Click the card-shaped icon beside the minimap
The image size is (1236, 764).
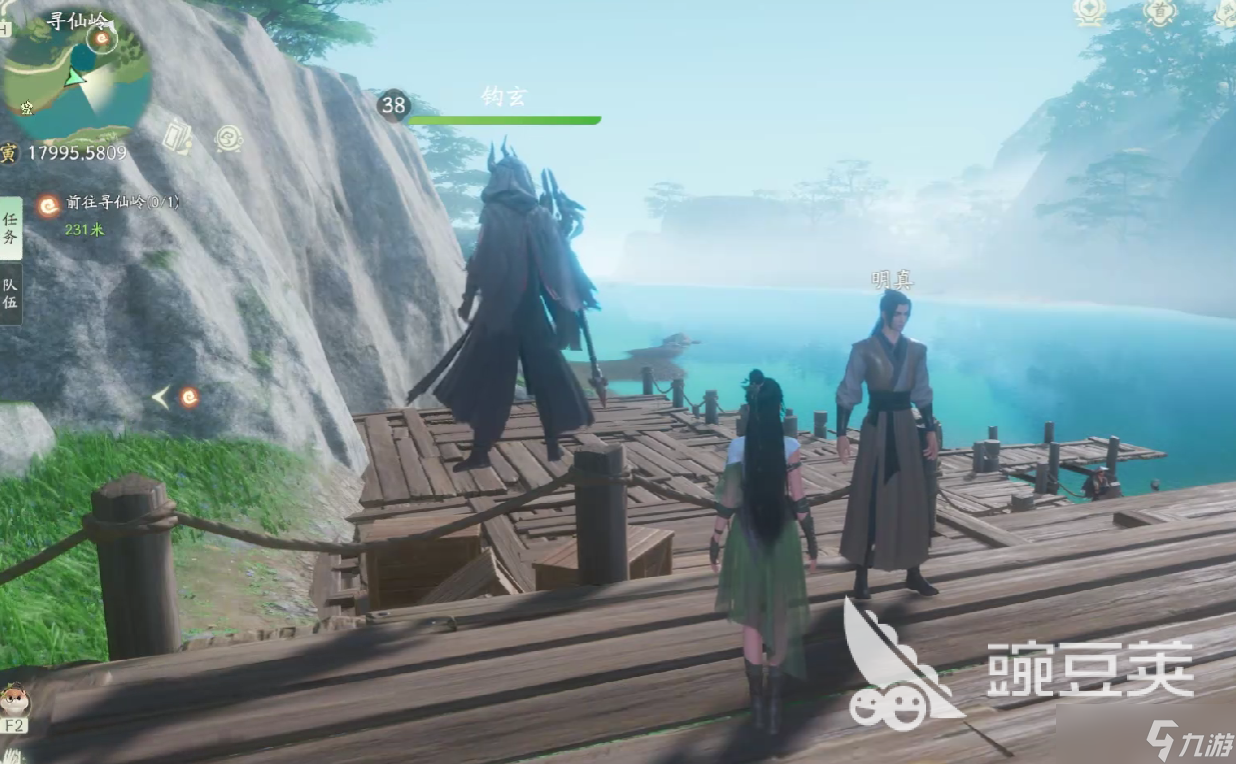[177, 137]
